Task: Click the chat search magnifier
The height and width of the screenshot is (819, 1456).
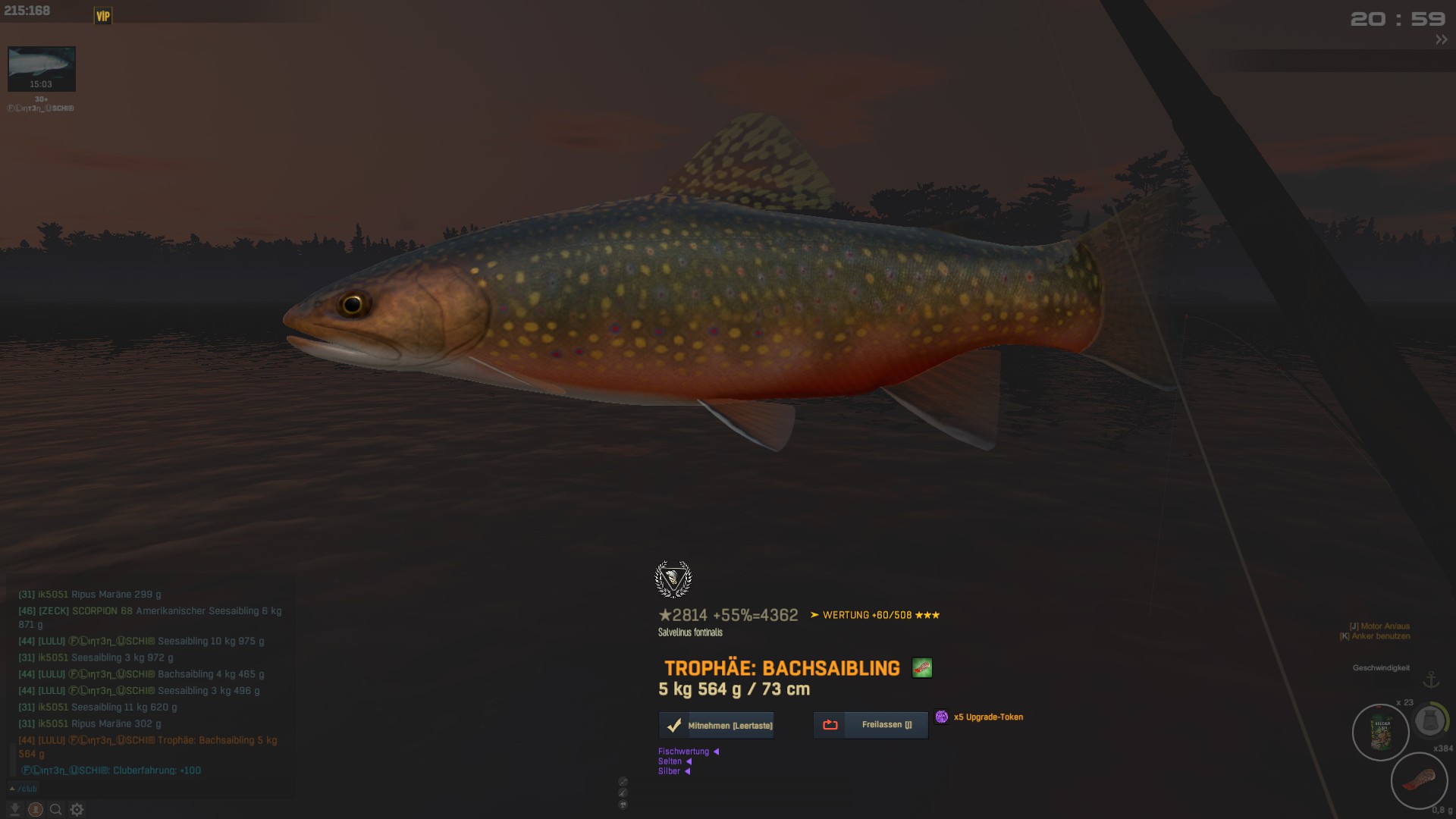Action: 55,810
